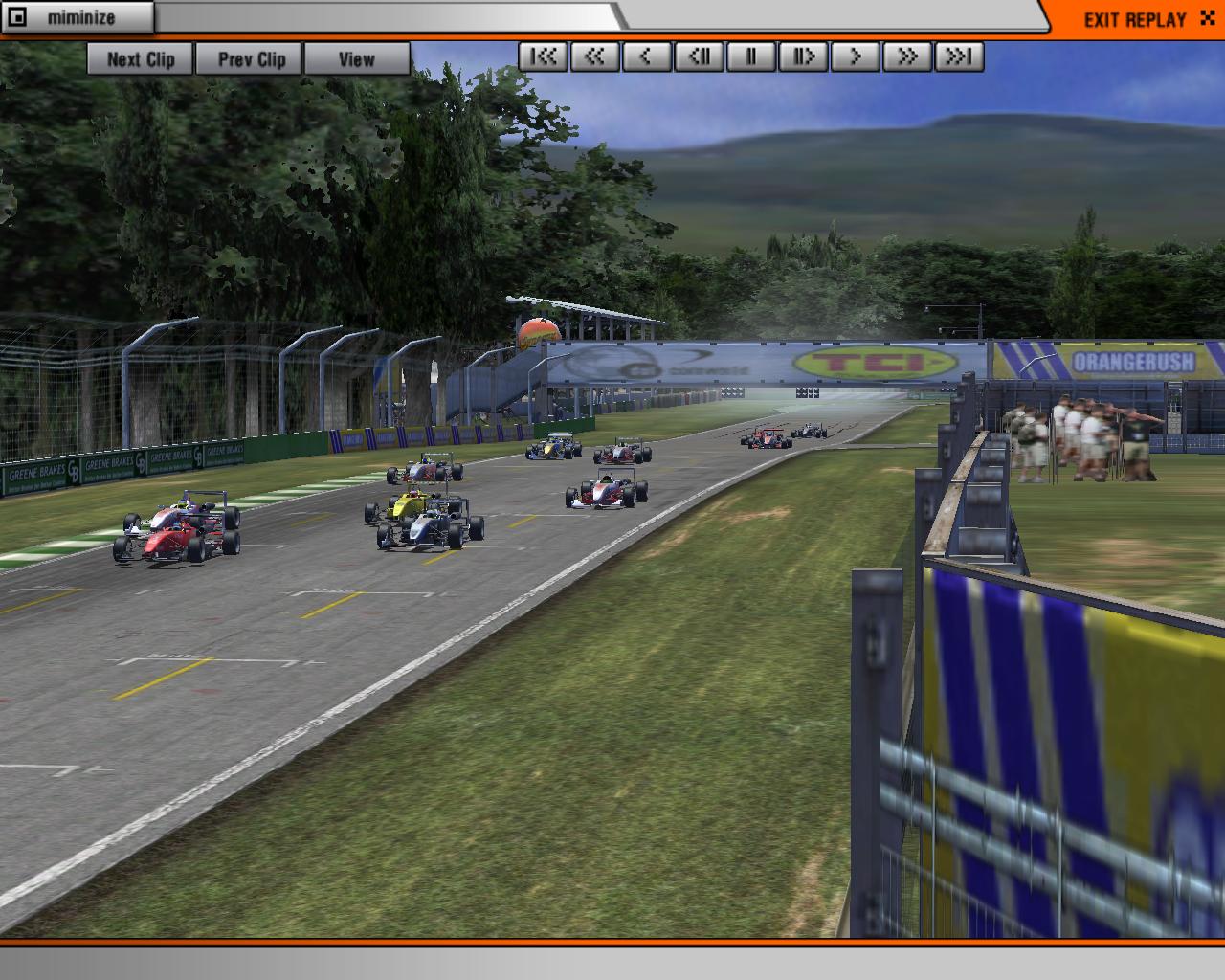This screenshot has width=1225, height=980.
Task: Jump to the start of the replay
Action: [x=544, y=57]
